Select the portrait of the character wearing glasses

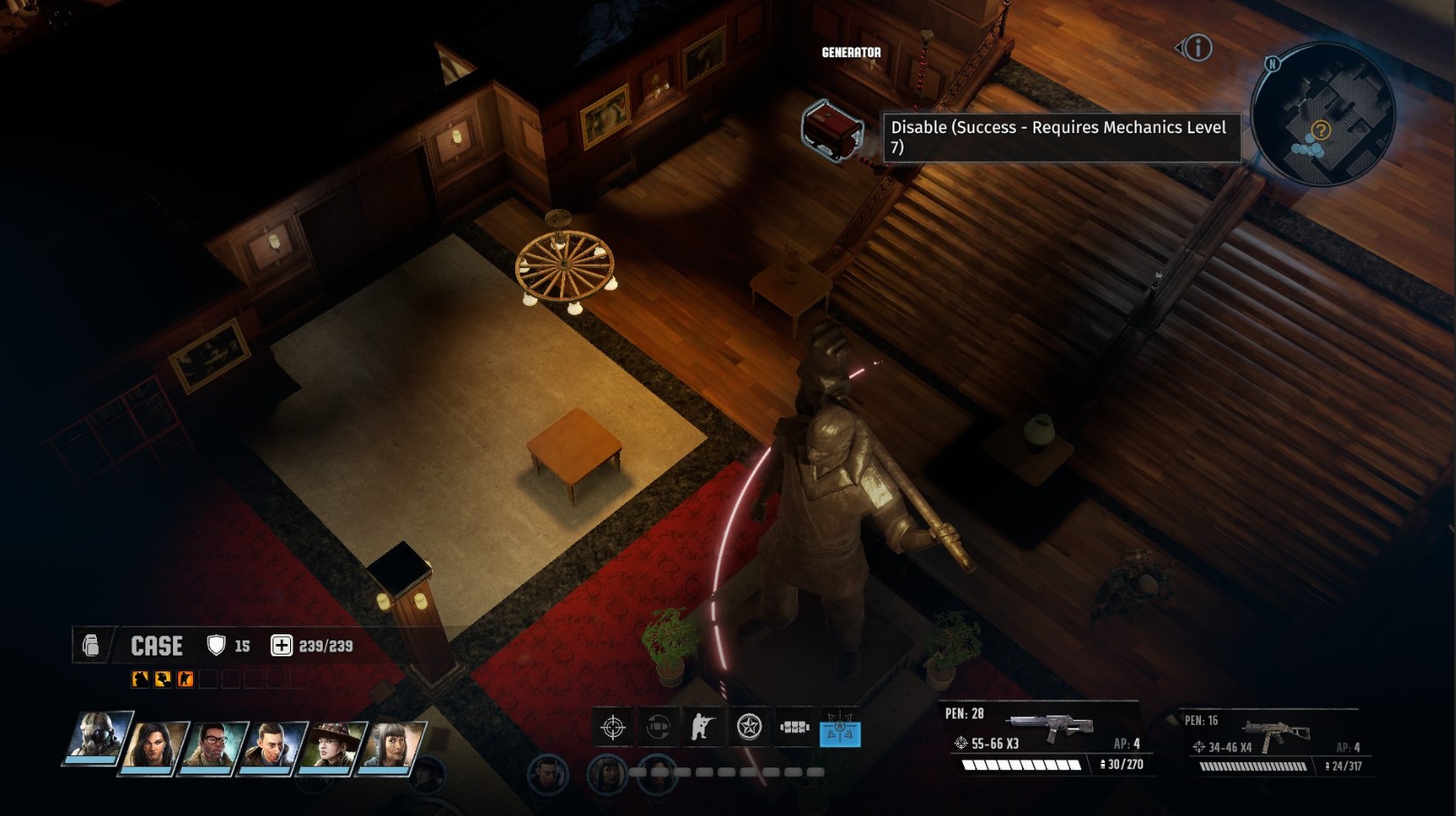tap(212, 745)
